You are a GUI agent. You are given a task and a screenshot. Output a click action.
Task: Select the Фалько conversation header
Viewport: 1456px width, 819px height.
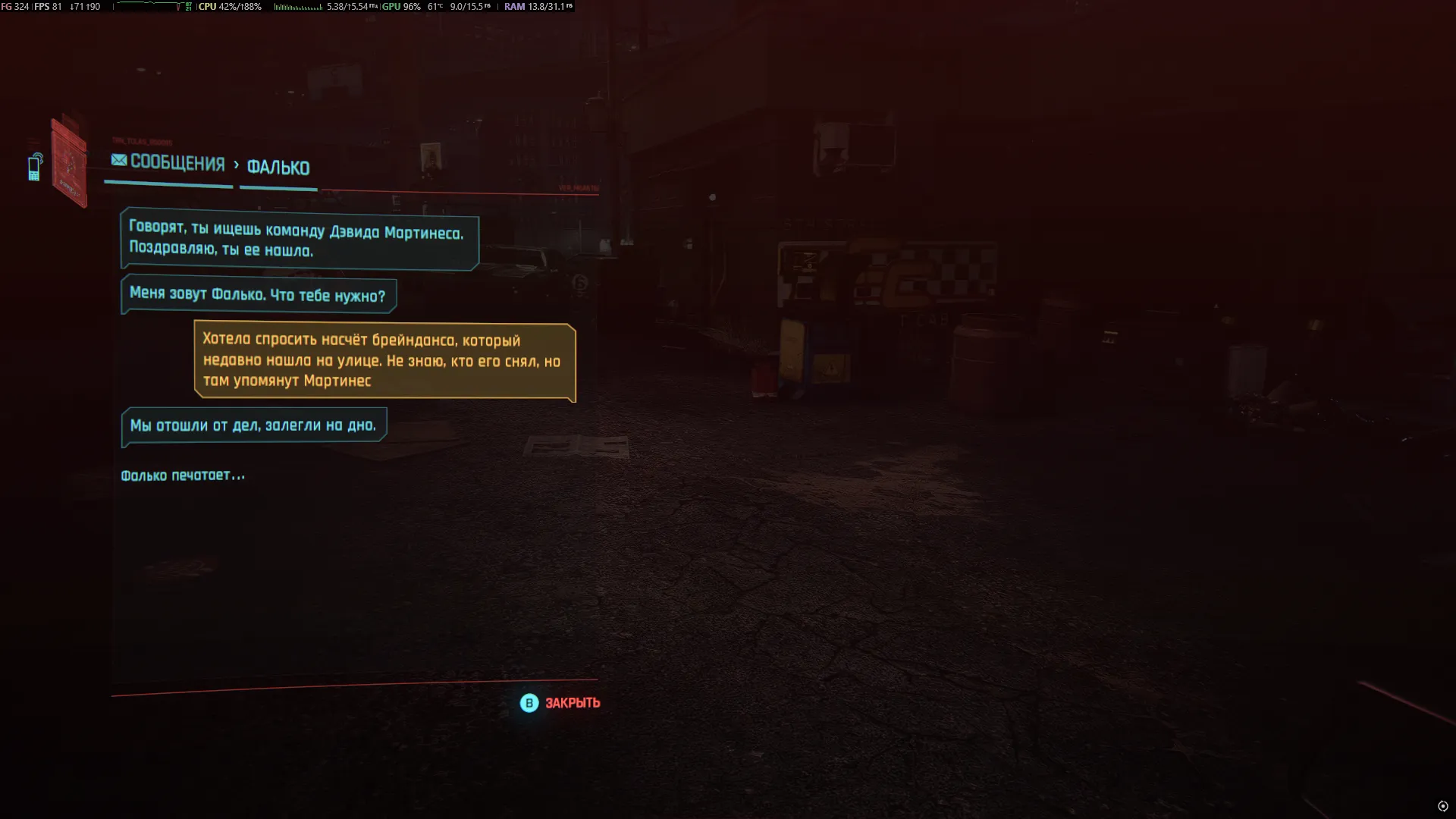[278, 168]
